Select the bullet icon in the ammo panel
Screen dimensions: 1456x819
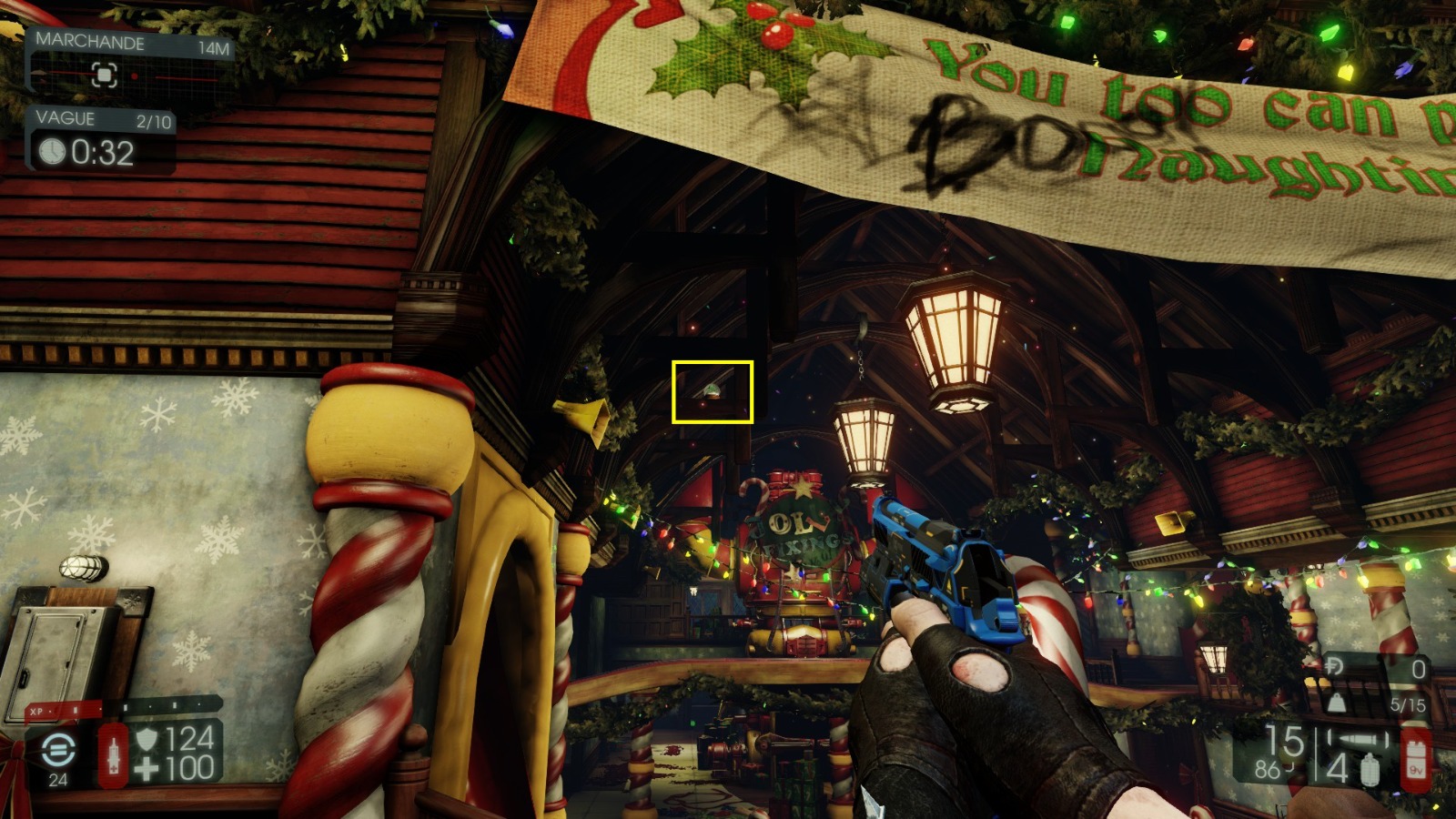[1356, 738]
